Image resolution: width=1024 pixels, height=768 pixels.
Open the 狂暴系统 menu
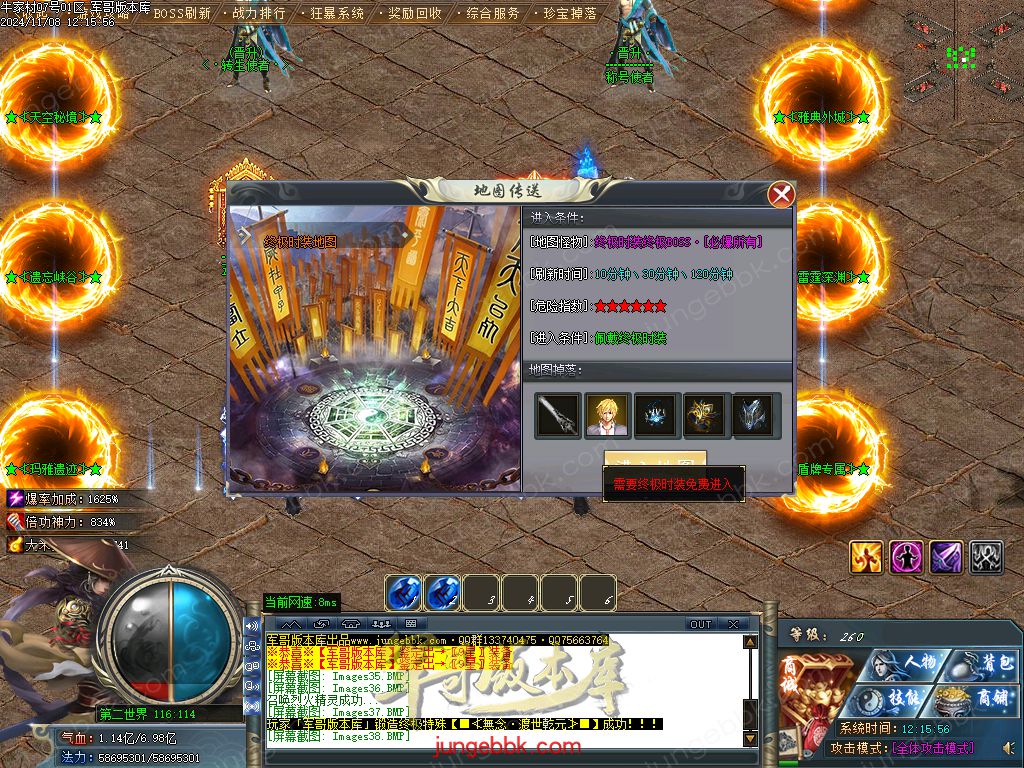[337, 14]
